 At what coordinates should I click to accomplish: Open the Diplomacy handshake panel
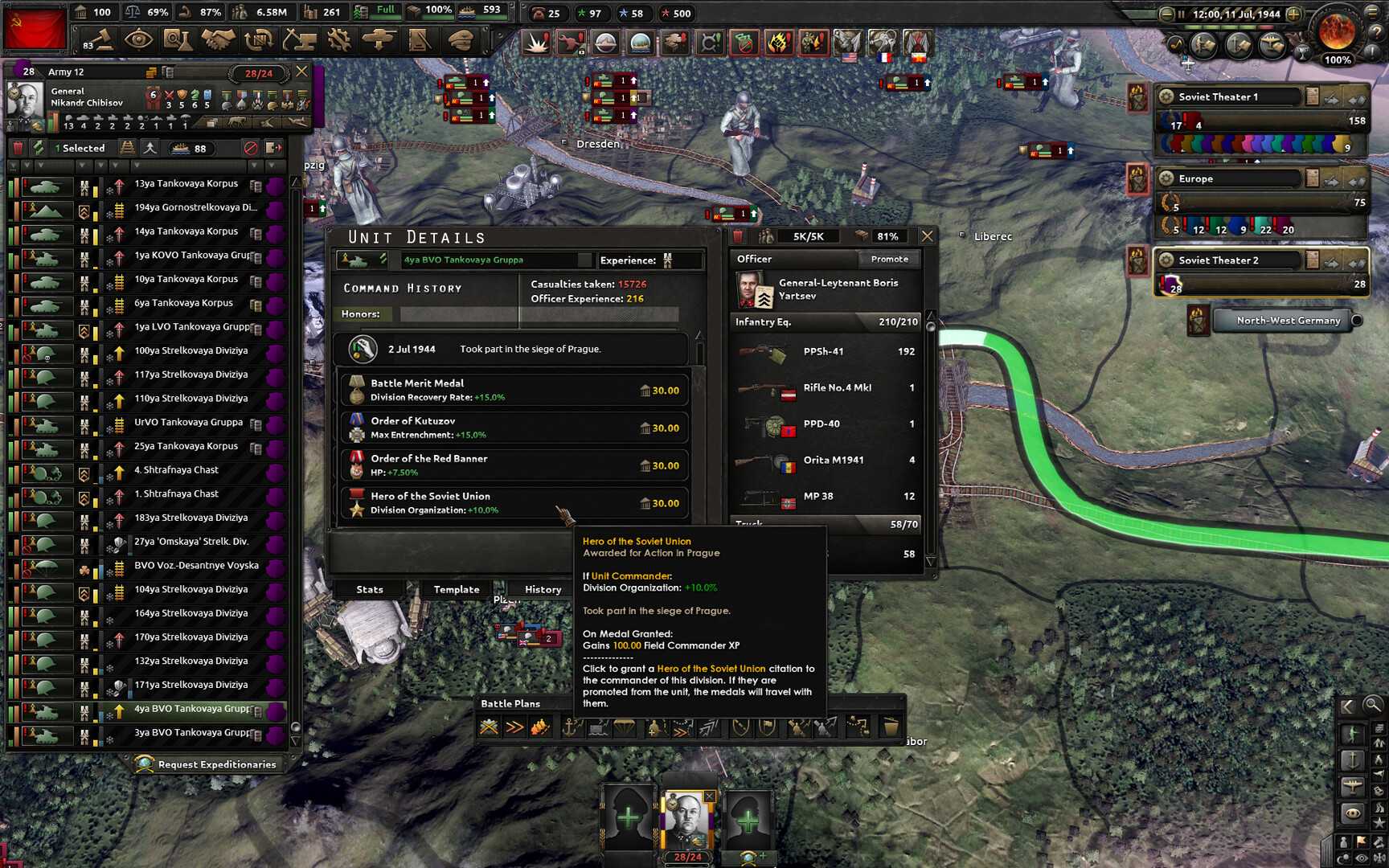pos(219,39)
